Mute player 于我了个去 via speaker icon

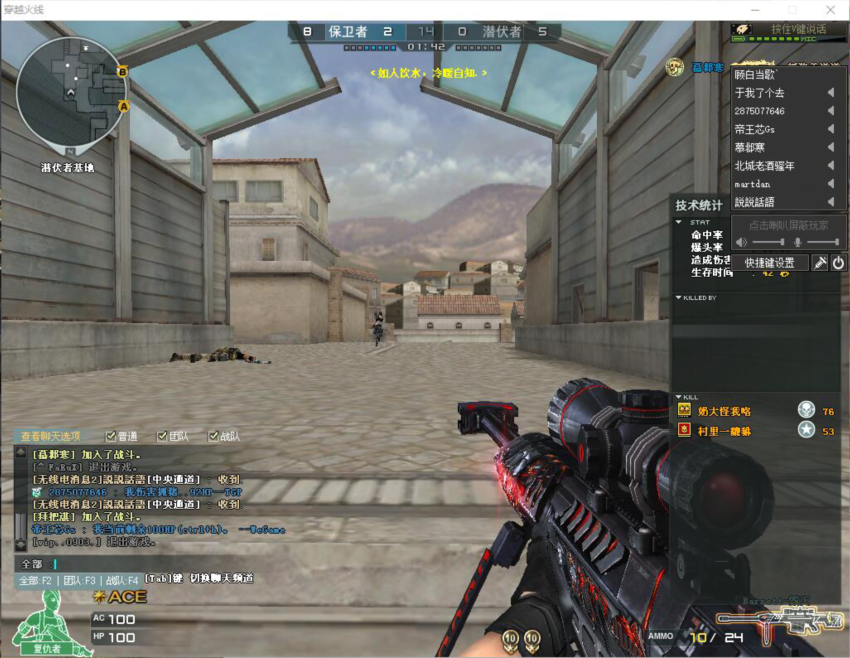point(830,93)
